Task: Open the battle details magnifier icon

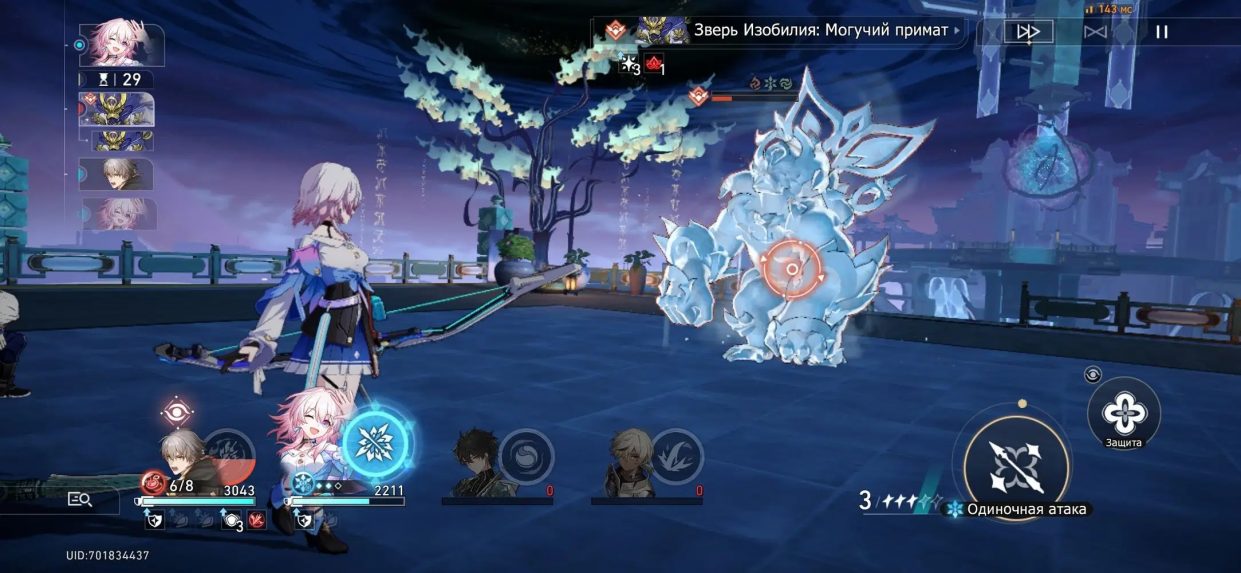Action: pos(79,498)
